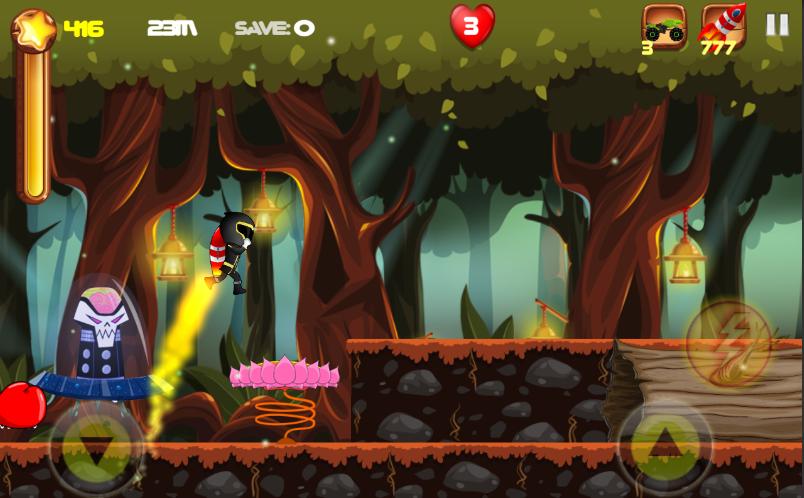Pause the game
This screenshot has height=498, width=804.
pyautogui.click(x=777, y=25)
